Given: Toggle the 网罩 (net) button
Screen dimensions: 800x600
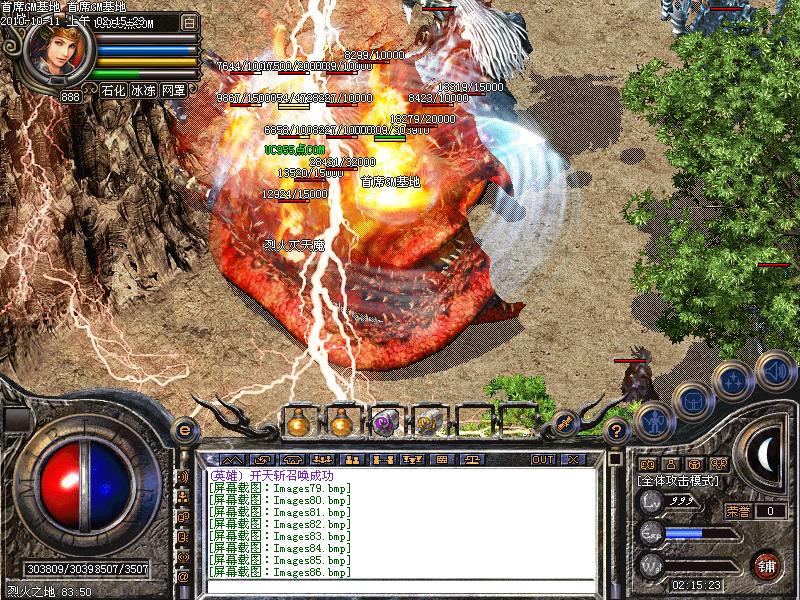Looking at the screenshot, I should pyautogui.click(x=173, y=90).
